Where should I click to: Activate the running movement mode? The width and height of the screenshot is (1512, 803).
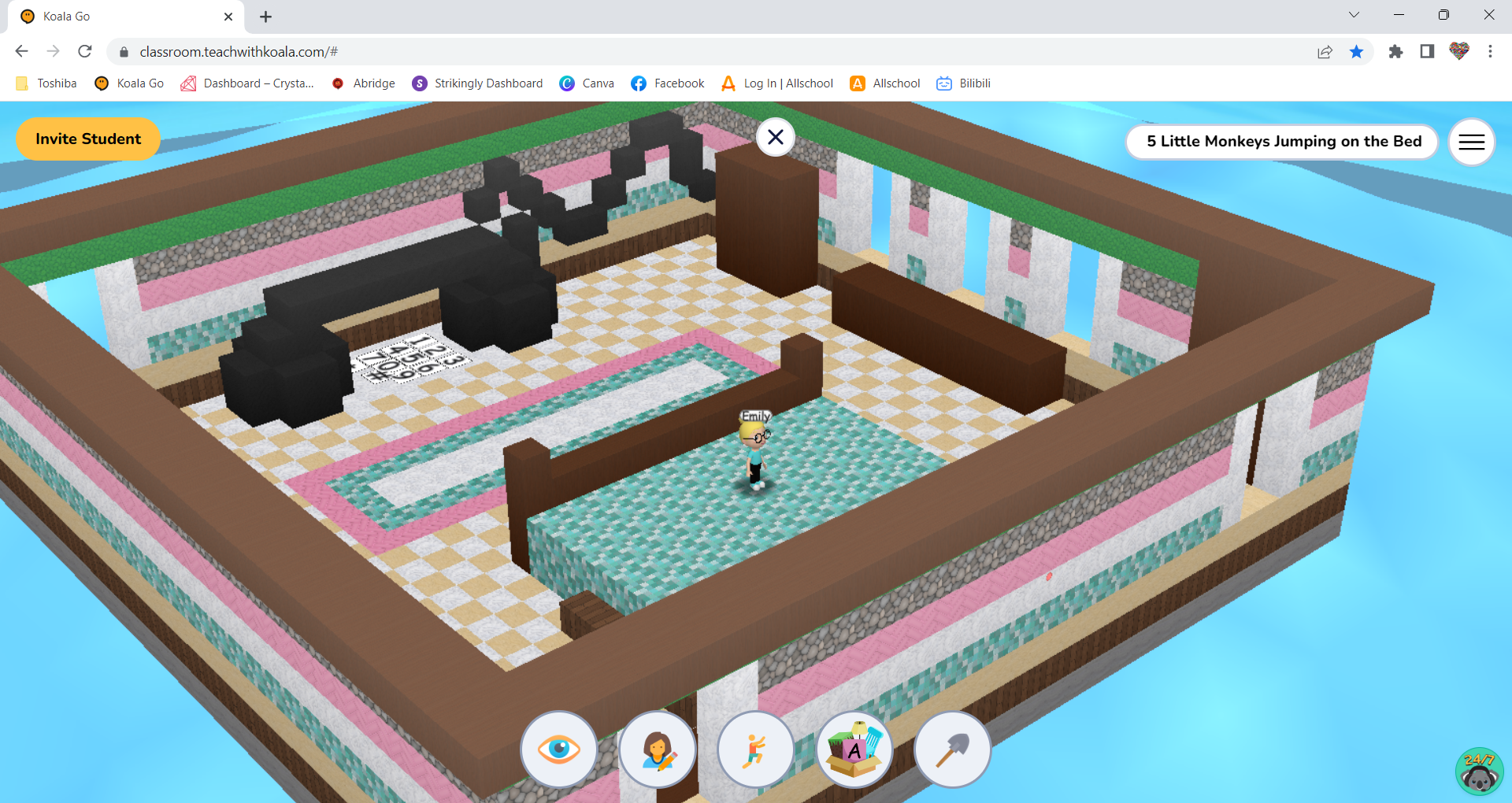755,749
